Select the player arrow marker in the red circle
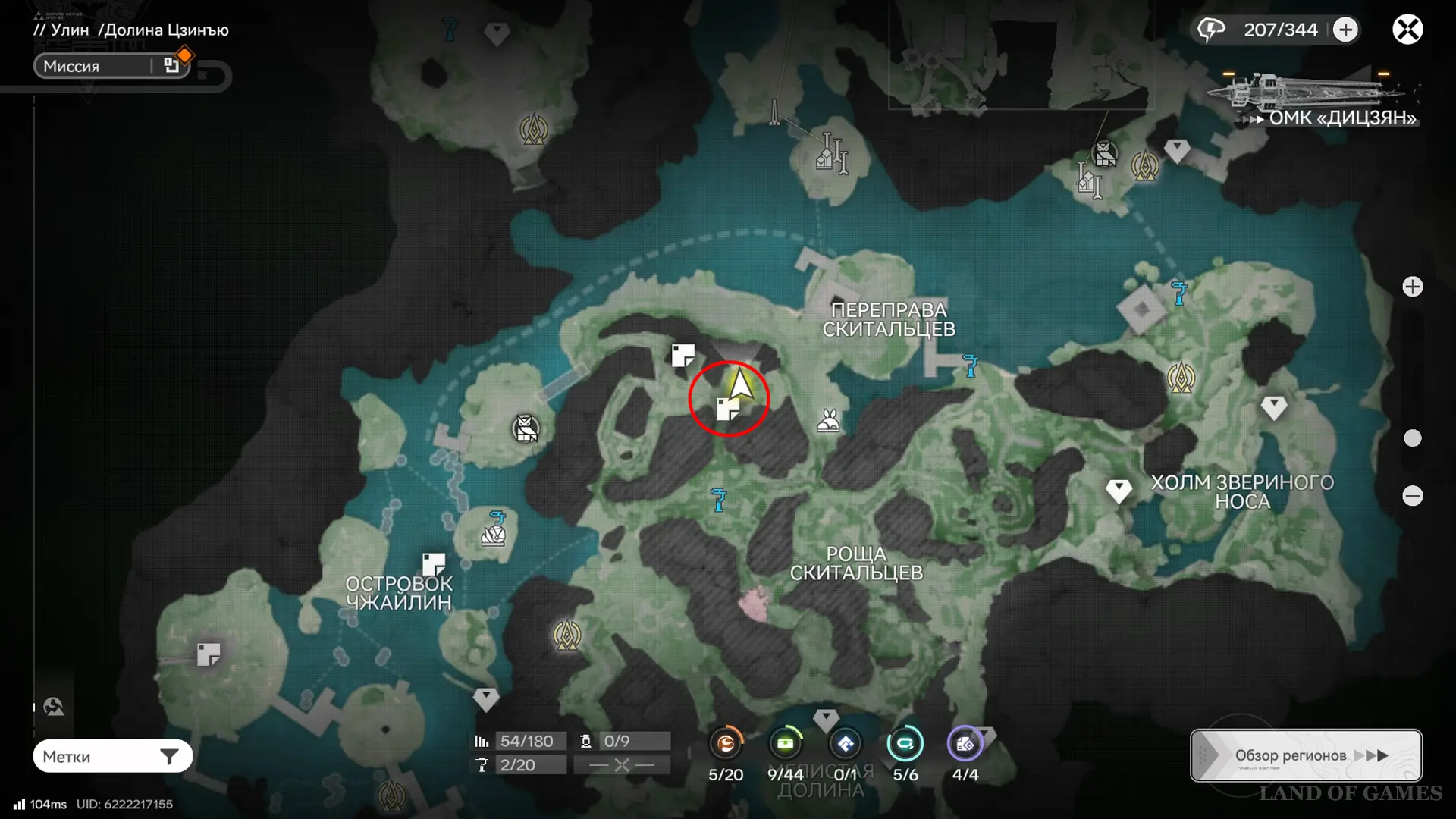The image size is (1456, 819). [740, 383]
